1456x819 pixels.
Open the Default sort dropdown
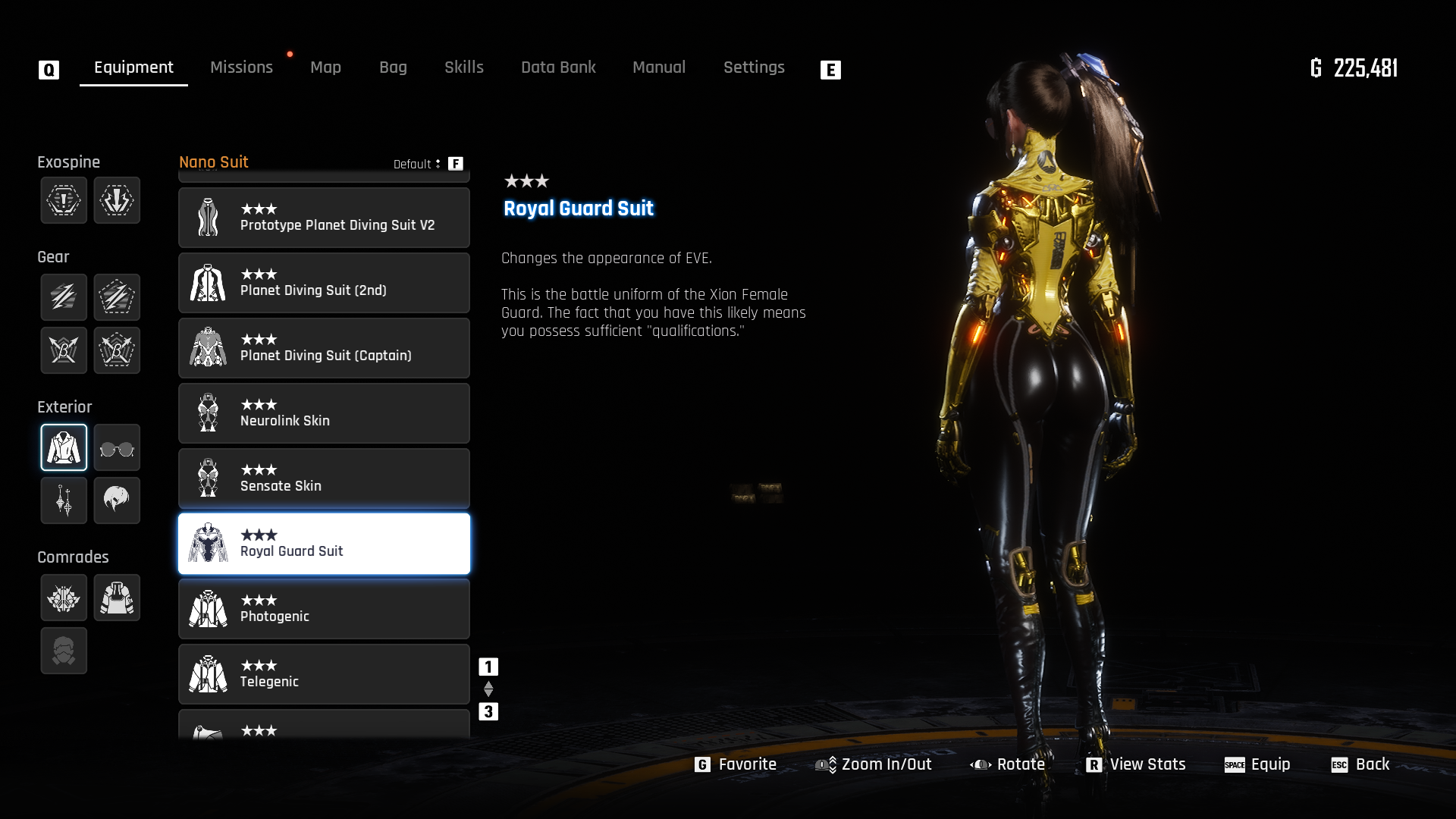tap(417, 164)
